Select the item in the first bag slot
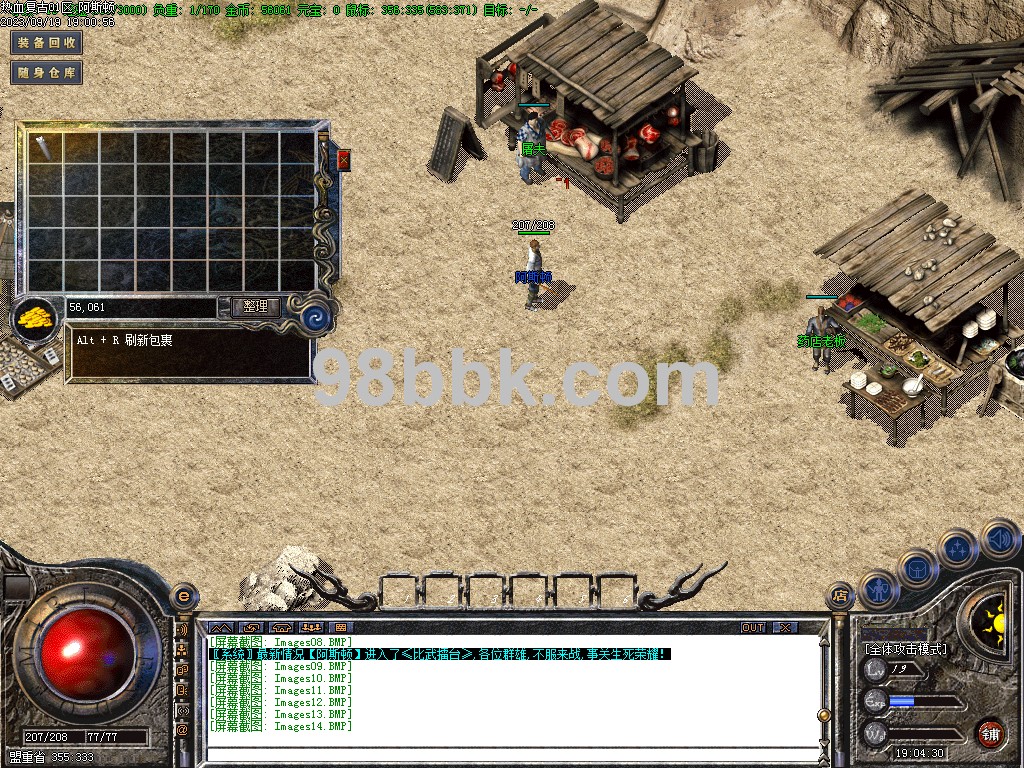 (x=44, y=147)
